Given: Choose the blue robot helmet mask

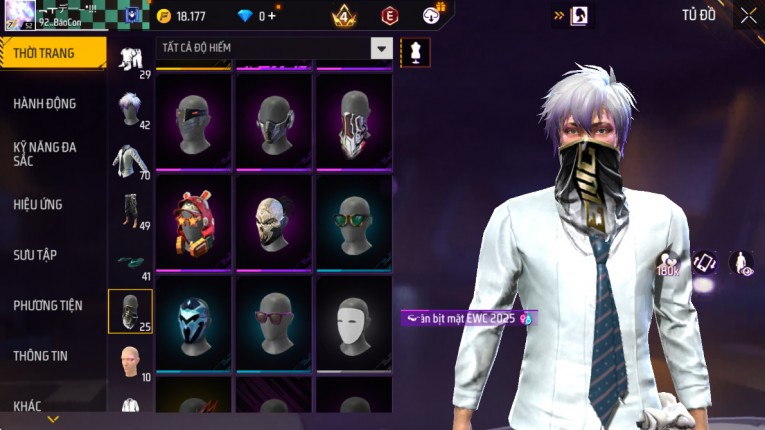Looking at the screenshot, I should click(194, 322).
